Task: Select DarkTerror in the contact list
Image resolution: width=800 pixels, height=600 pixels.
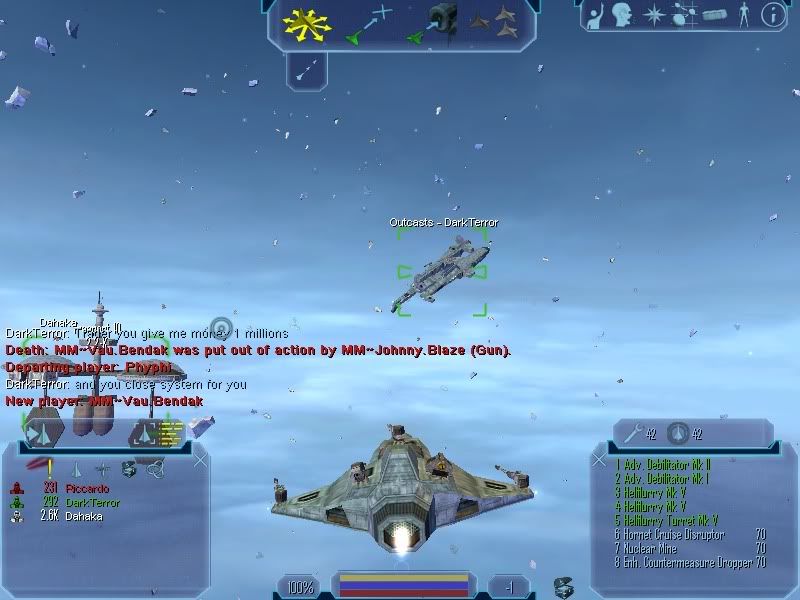Action: coord(92,501)
